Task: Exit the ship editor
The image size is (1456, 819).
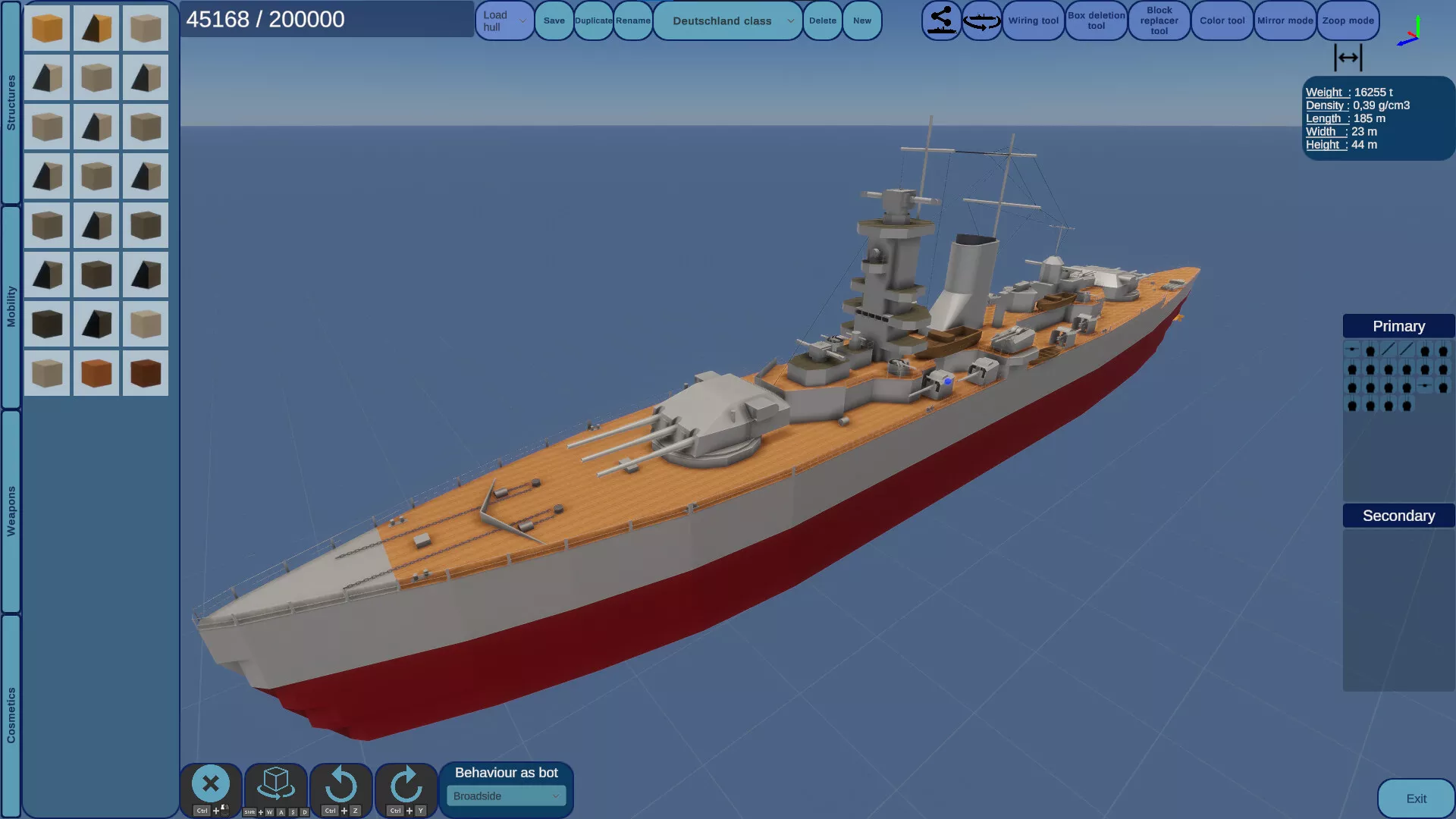Action: pyautogui.click(x=1415, y=799)
